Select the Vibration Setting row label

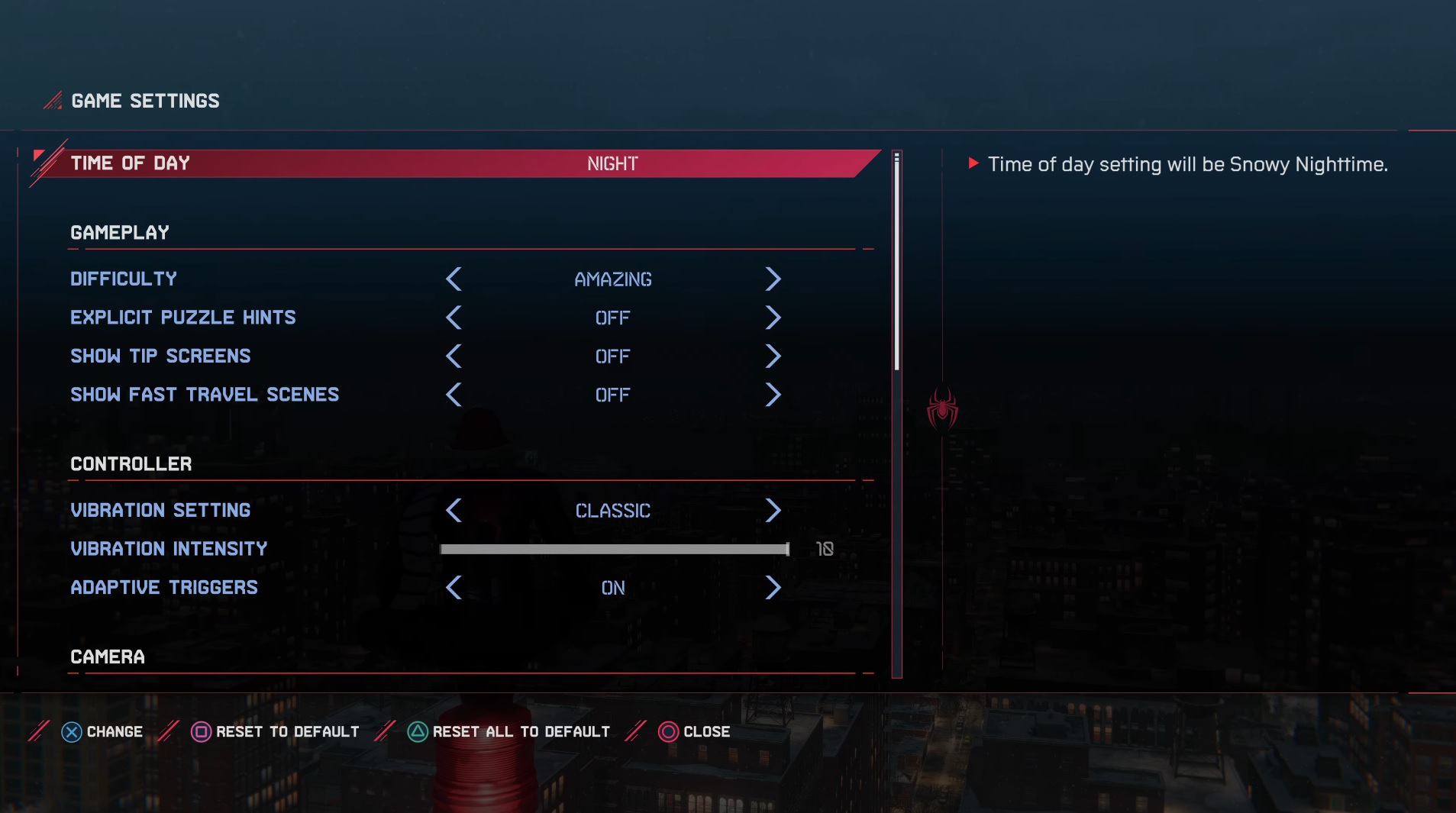[160, 511]
